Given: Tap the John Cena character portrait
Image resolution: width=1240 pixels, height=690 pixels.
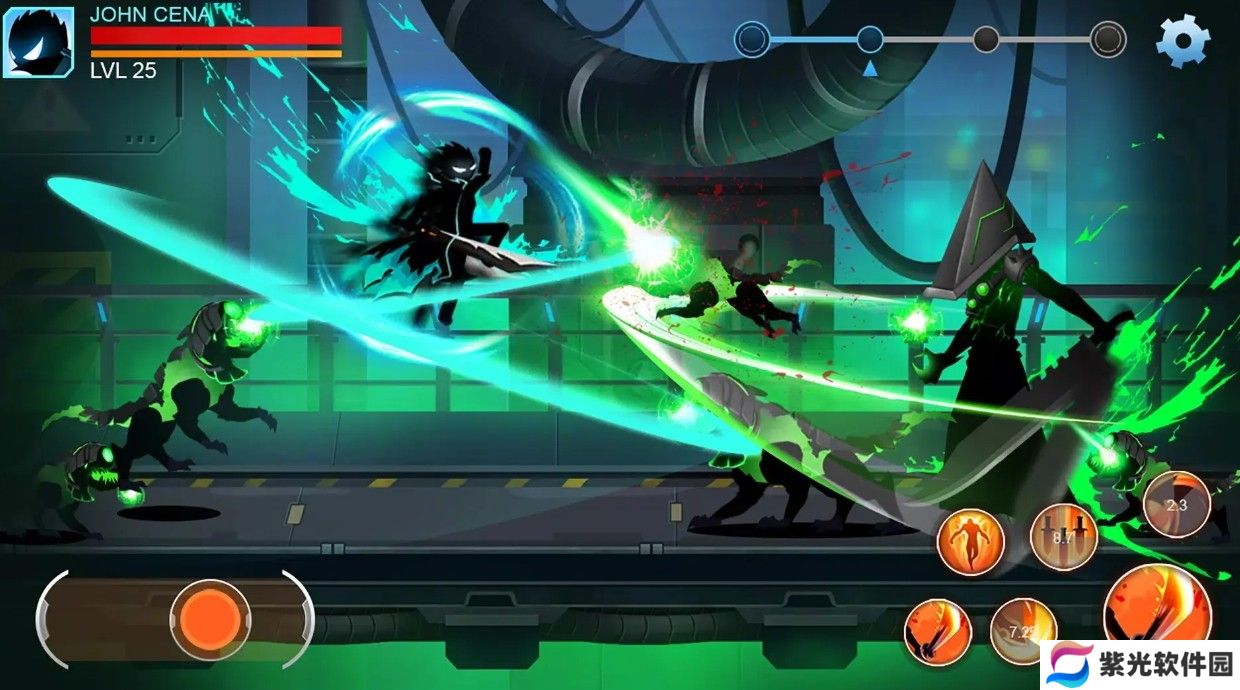Looking at the screenshot, I should 38,42.
